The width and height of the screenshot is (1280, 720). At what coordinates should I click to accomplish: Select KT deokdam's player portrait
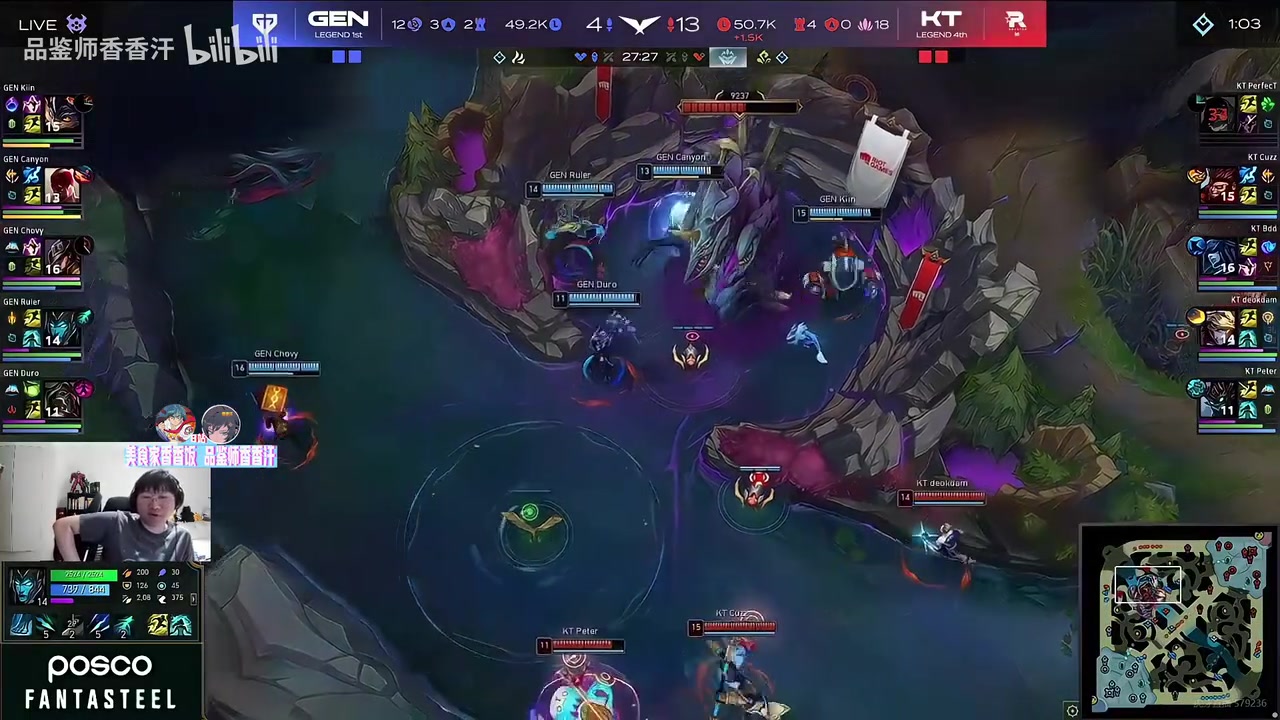pyautogui.click(x=1218, y=328)
